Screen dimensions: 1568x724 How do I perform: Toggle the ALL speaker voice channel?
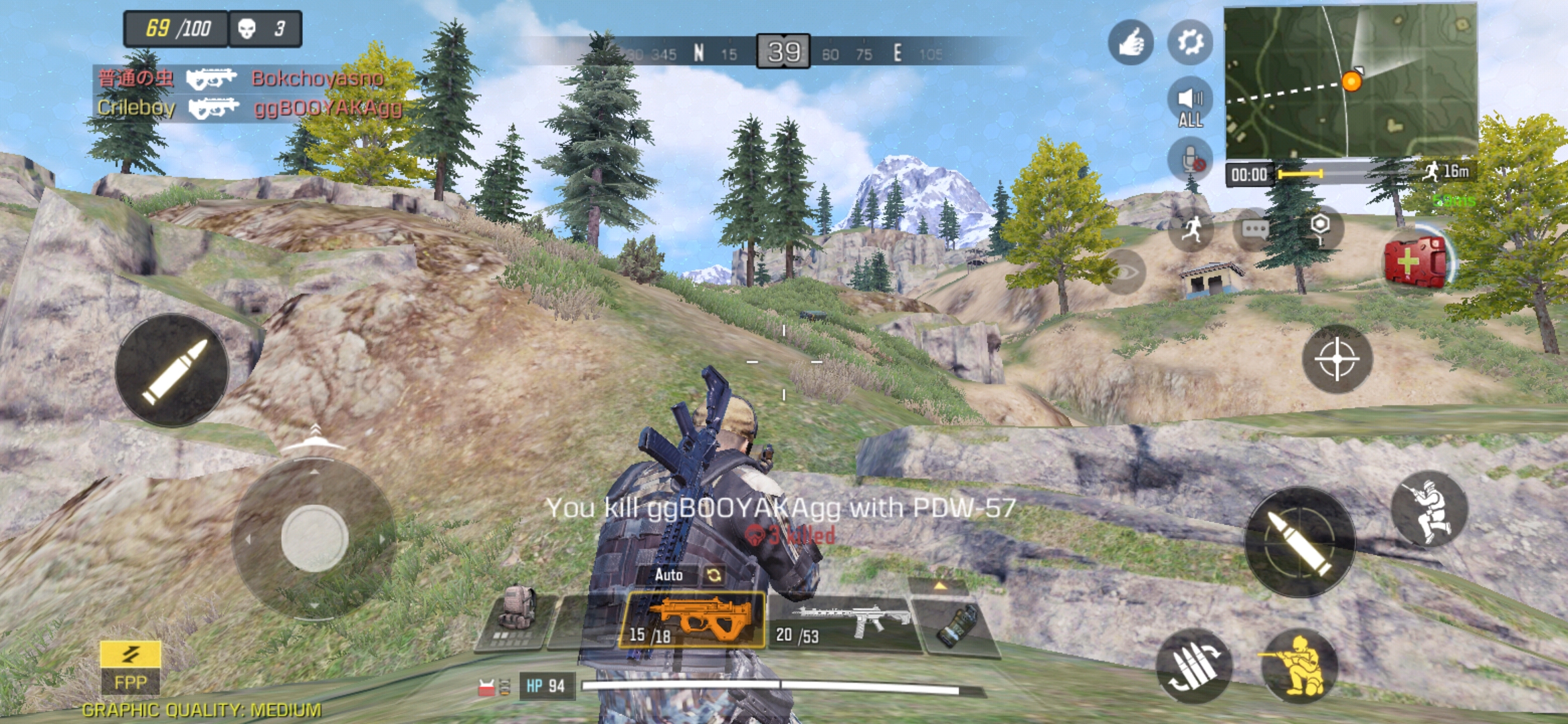click(x=1189, y=105)
